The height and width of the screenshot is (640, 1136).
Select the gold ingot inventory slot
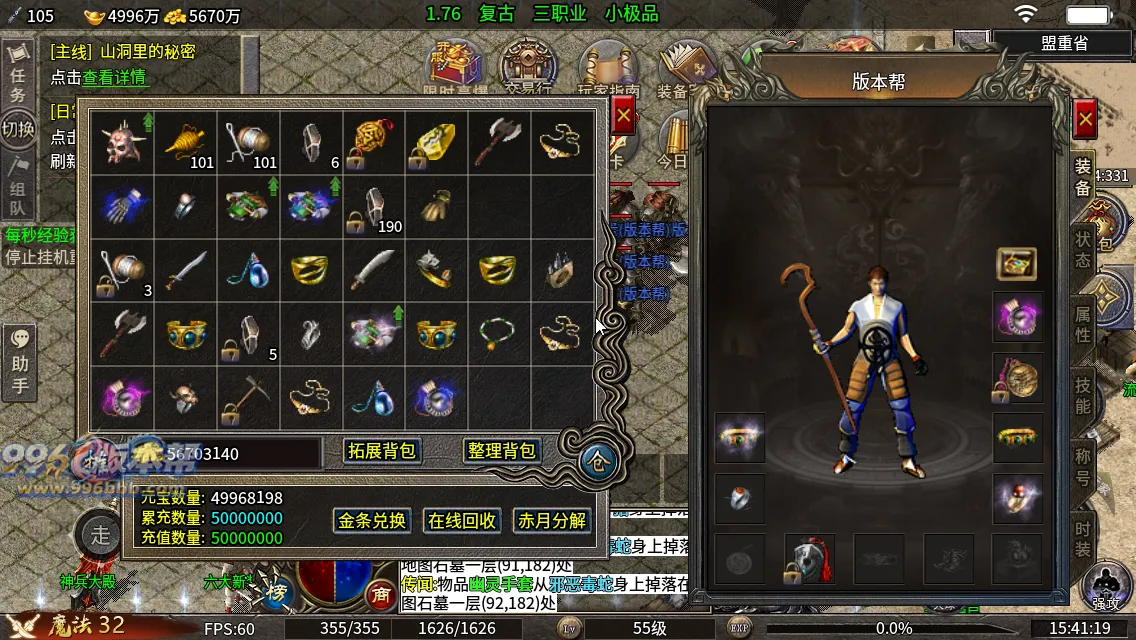click(x=435, y=142)
